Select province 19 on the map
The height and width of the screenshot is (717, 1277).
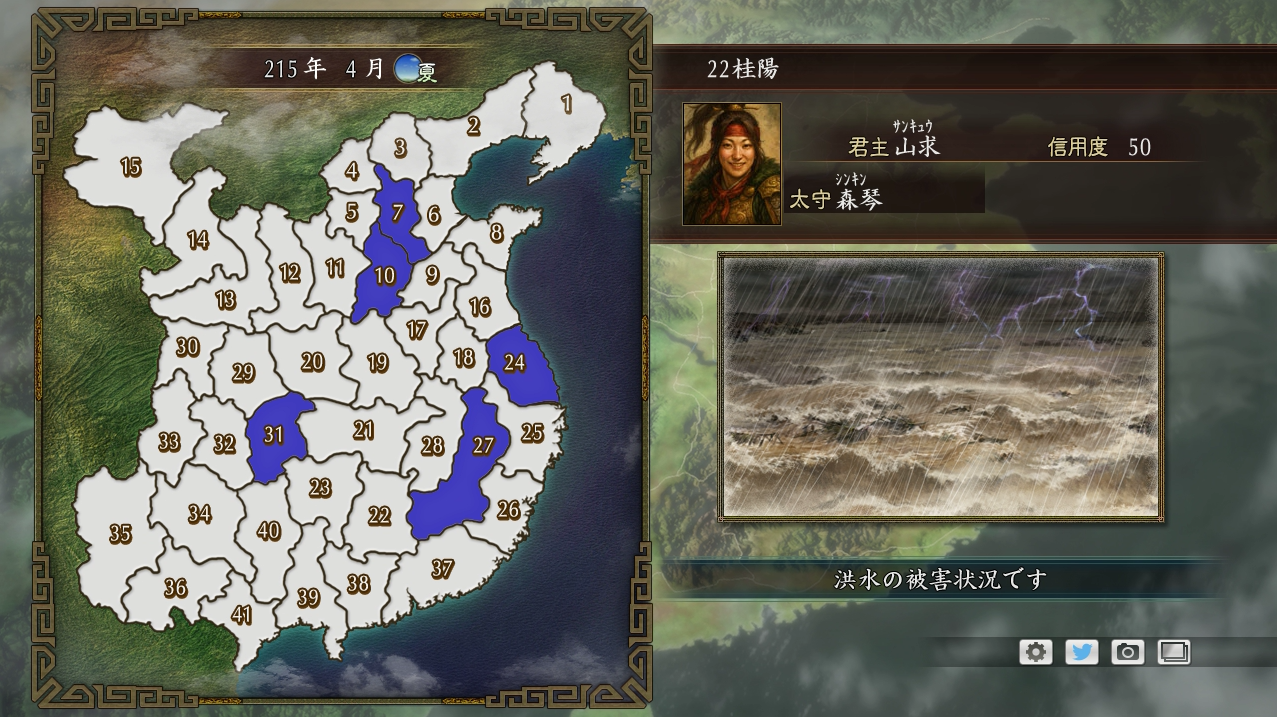377,363
